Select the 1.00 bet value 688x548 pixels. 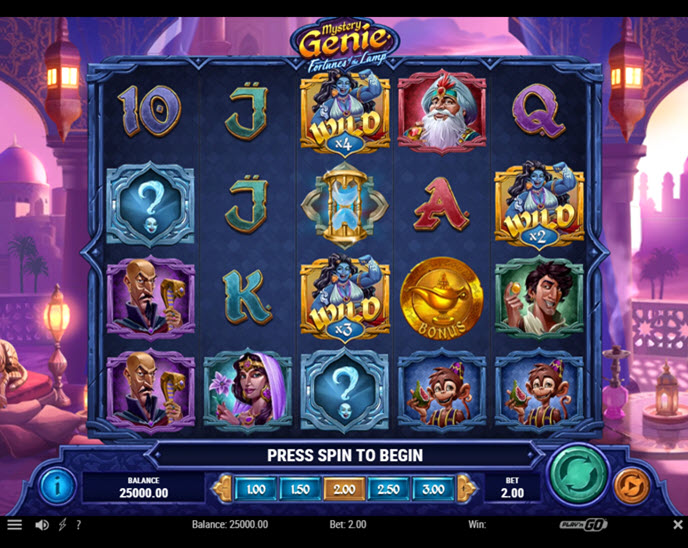[256, 489]
